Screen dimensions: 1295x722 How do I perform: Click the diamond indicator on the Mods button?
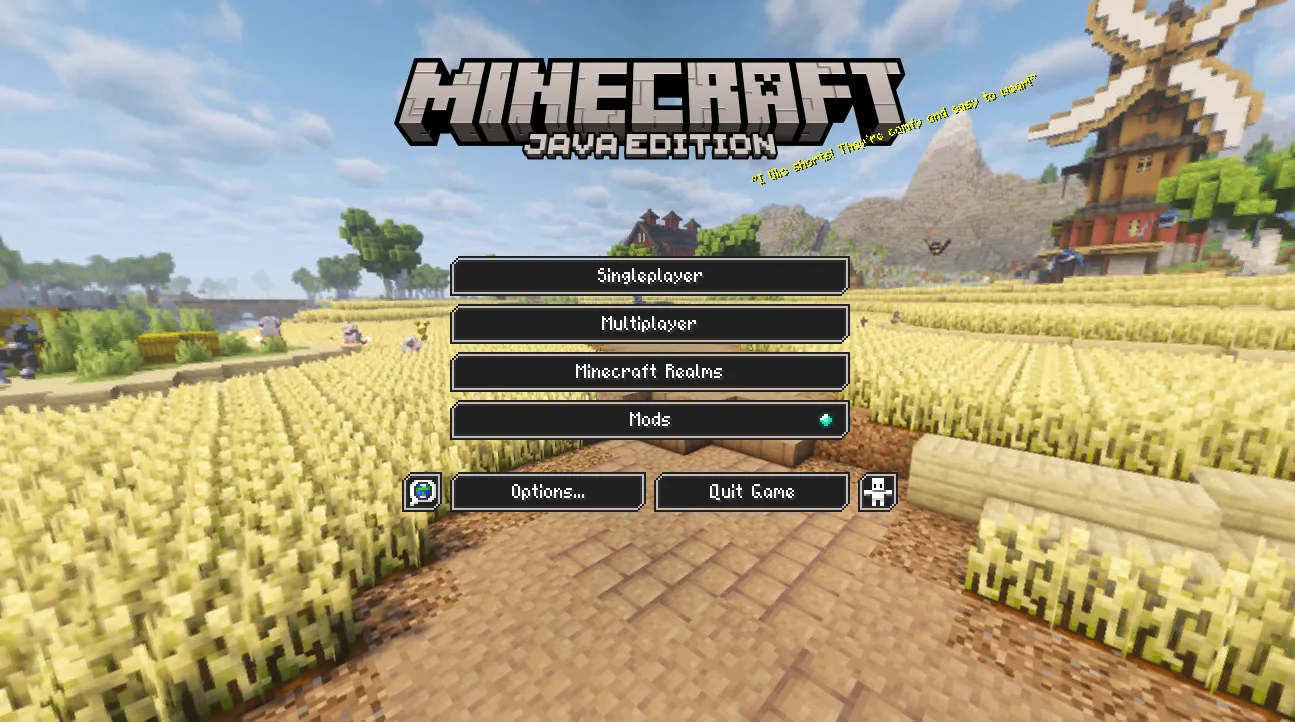(826, 420)
